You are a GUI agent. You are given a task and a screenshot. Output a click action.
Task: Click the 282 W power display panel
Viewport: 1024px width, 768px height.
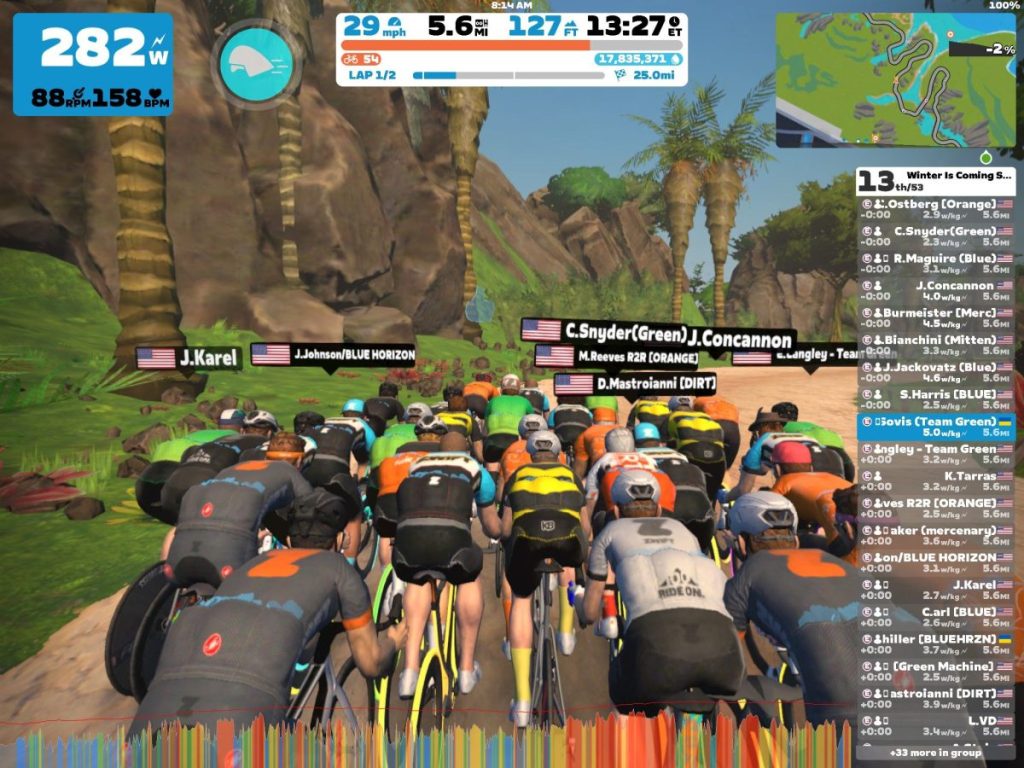click(x=93, y=63)
